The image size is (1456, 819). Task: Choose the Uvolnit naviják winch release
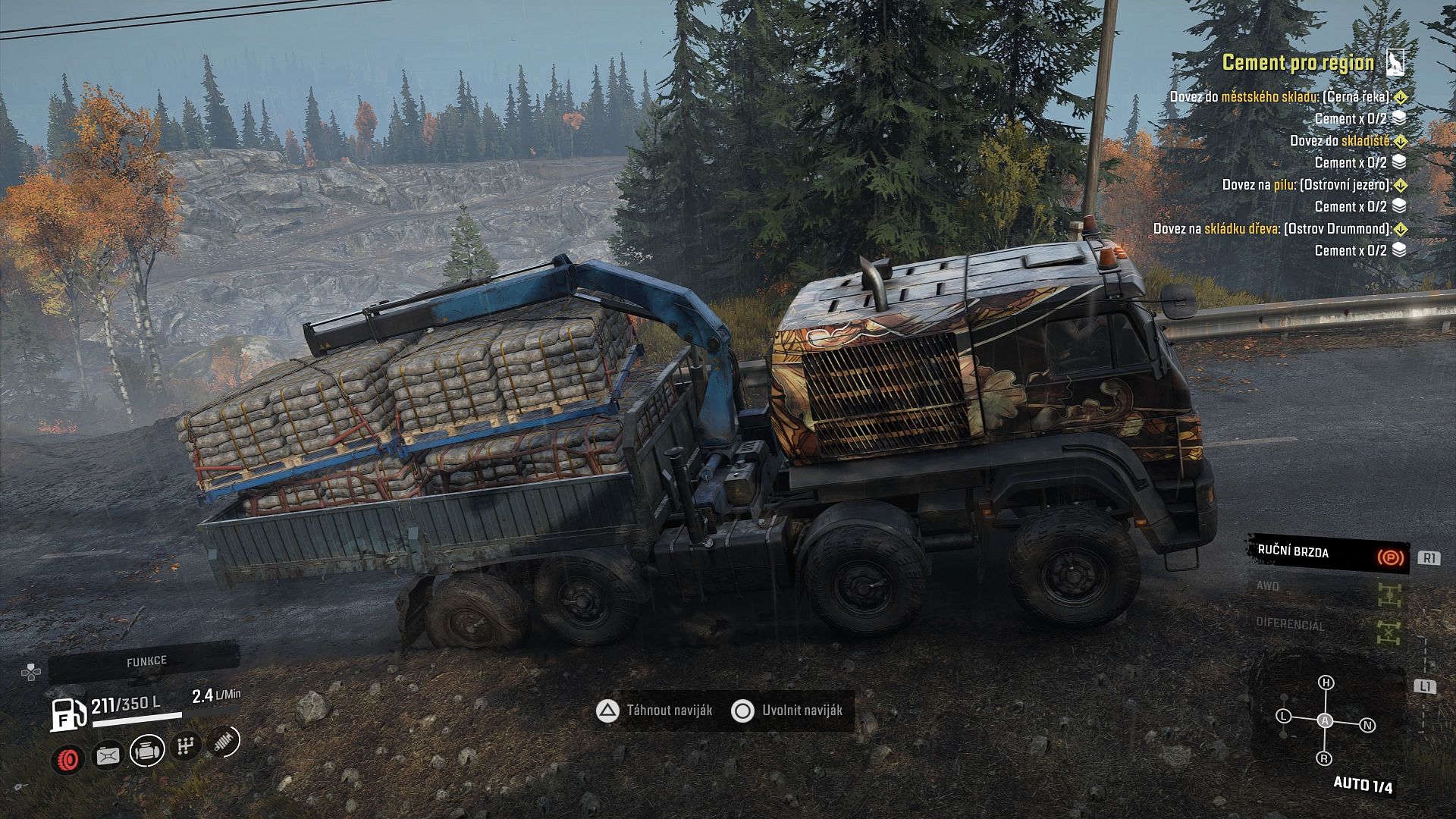[789, 711]
